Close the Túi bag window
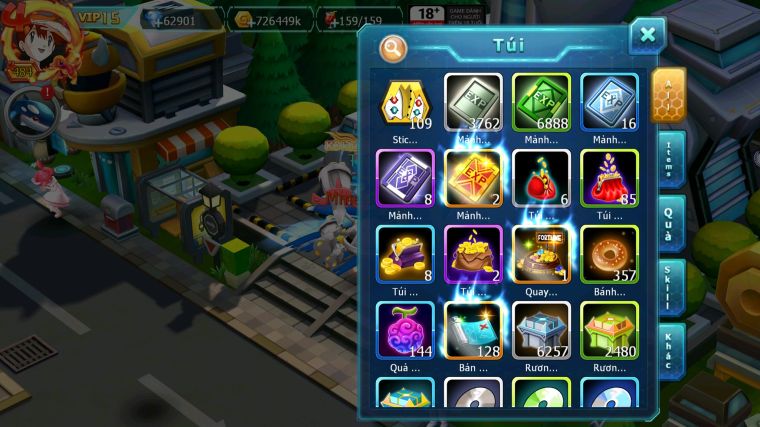 [647, 35]
